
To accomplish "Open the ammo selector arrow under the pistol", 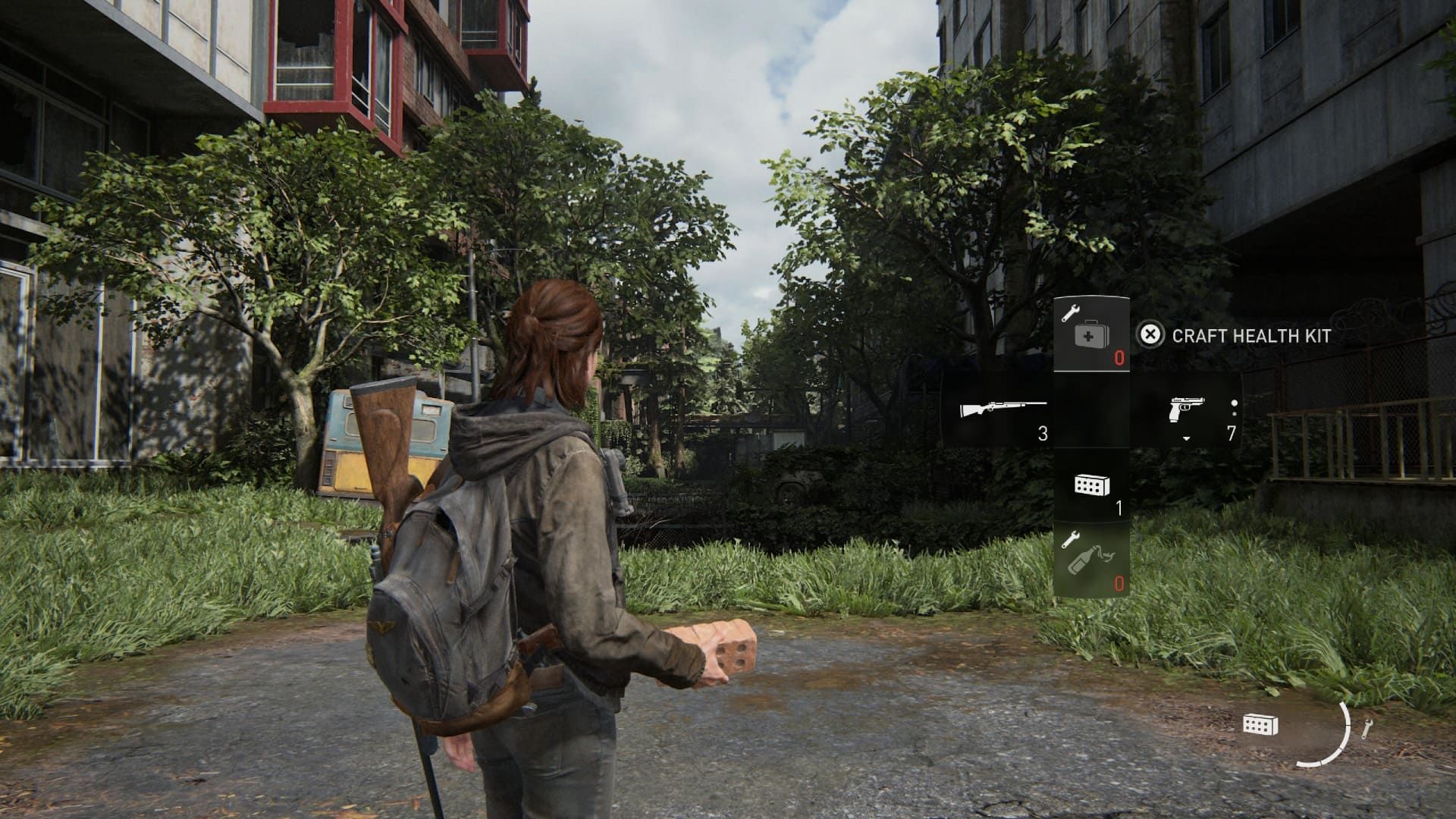I will pos(1187,439).
